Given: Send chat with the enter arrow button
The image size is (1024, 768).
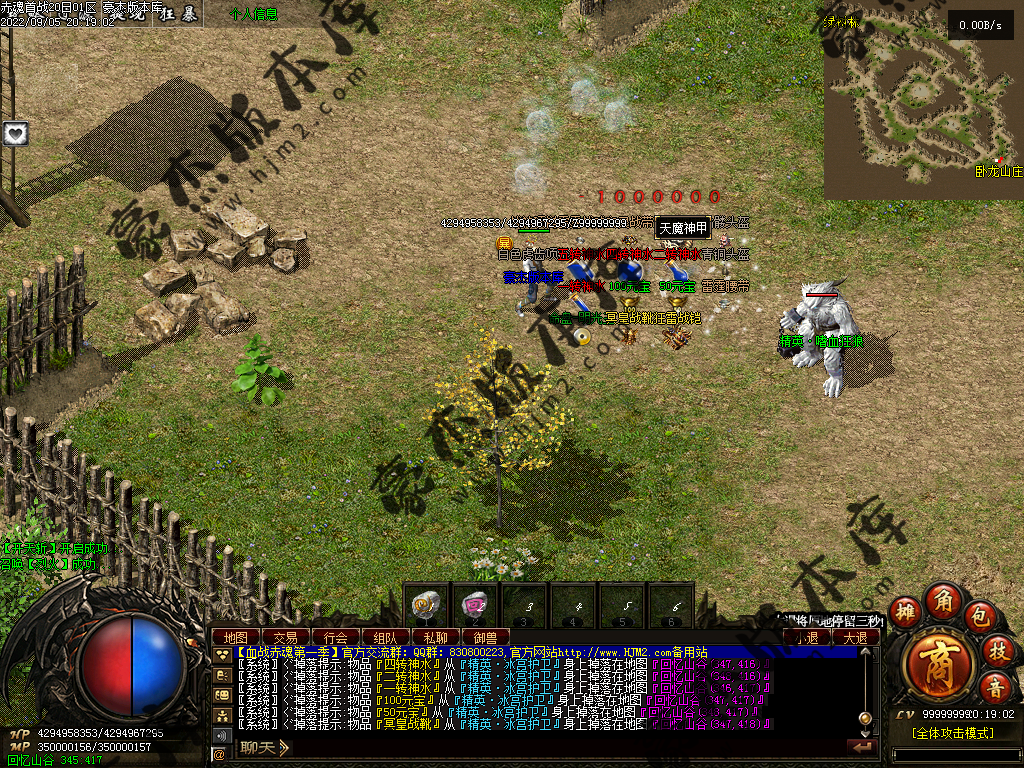Looking at the screenshot, I should click(860, 746).
